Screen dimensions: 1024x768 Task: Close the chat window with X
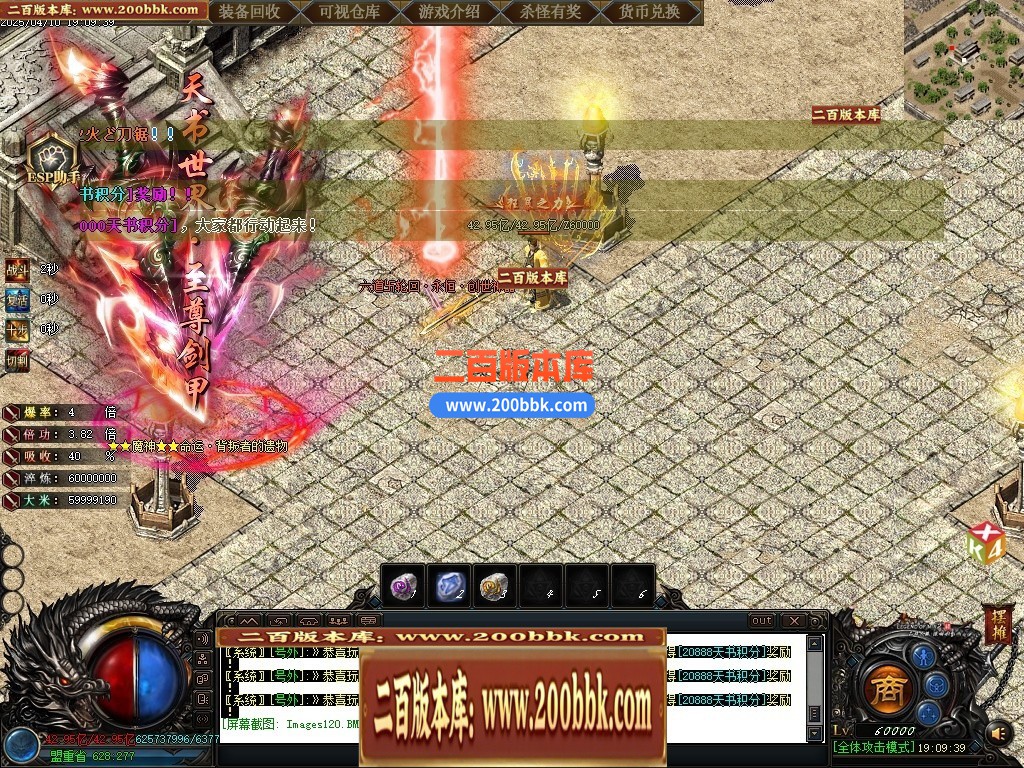tap(793, 621)
